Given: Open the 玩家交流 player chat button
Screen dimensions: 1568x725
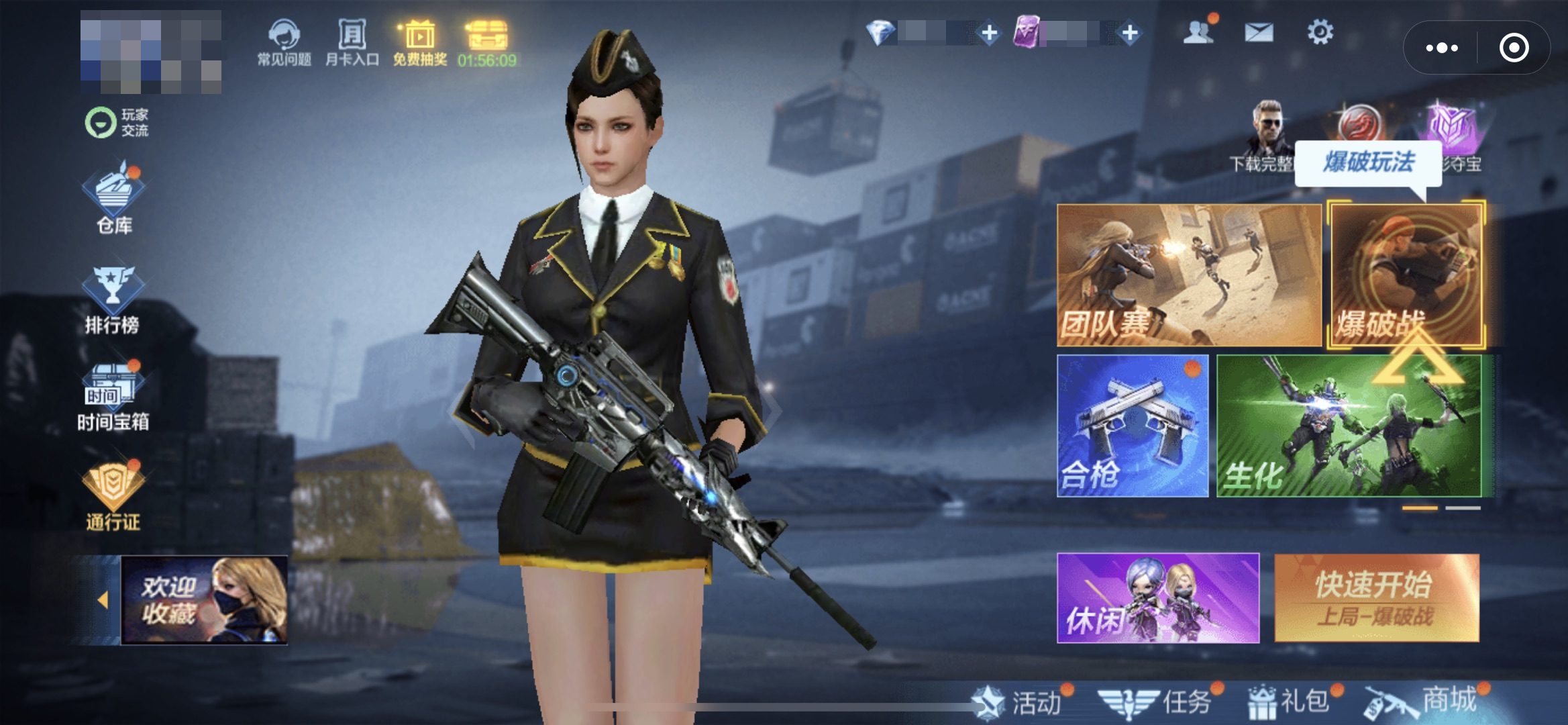Looking at the screenshot, I should point(117,123).
